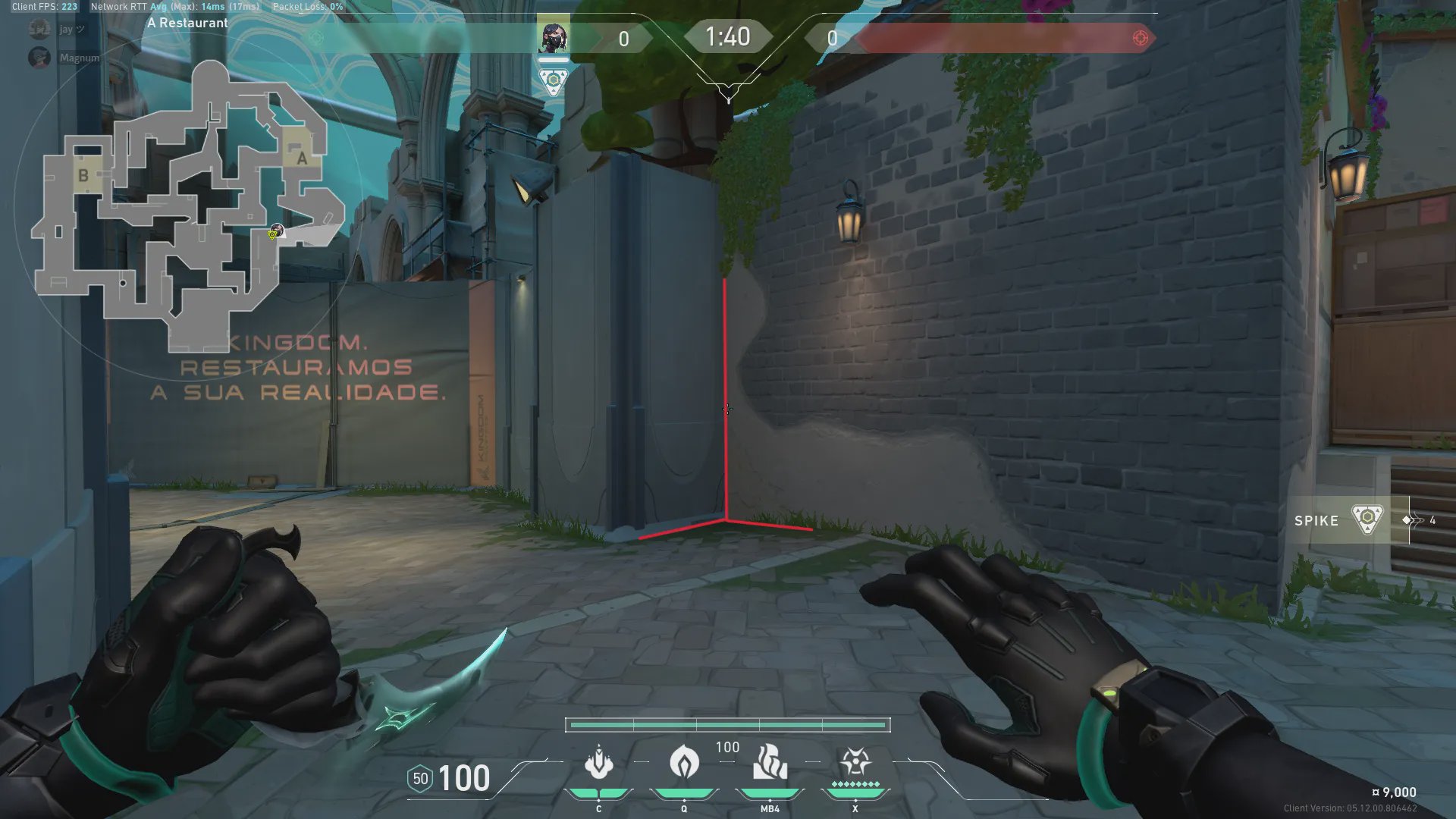Screen dimensions: 1456x819
Task: Select the Poison Cloud ability icon
Action: (684, 761)
